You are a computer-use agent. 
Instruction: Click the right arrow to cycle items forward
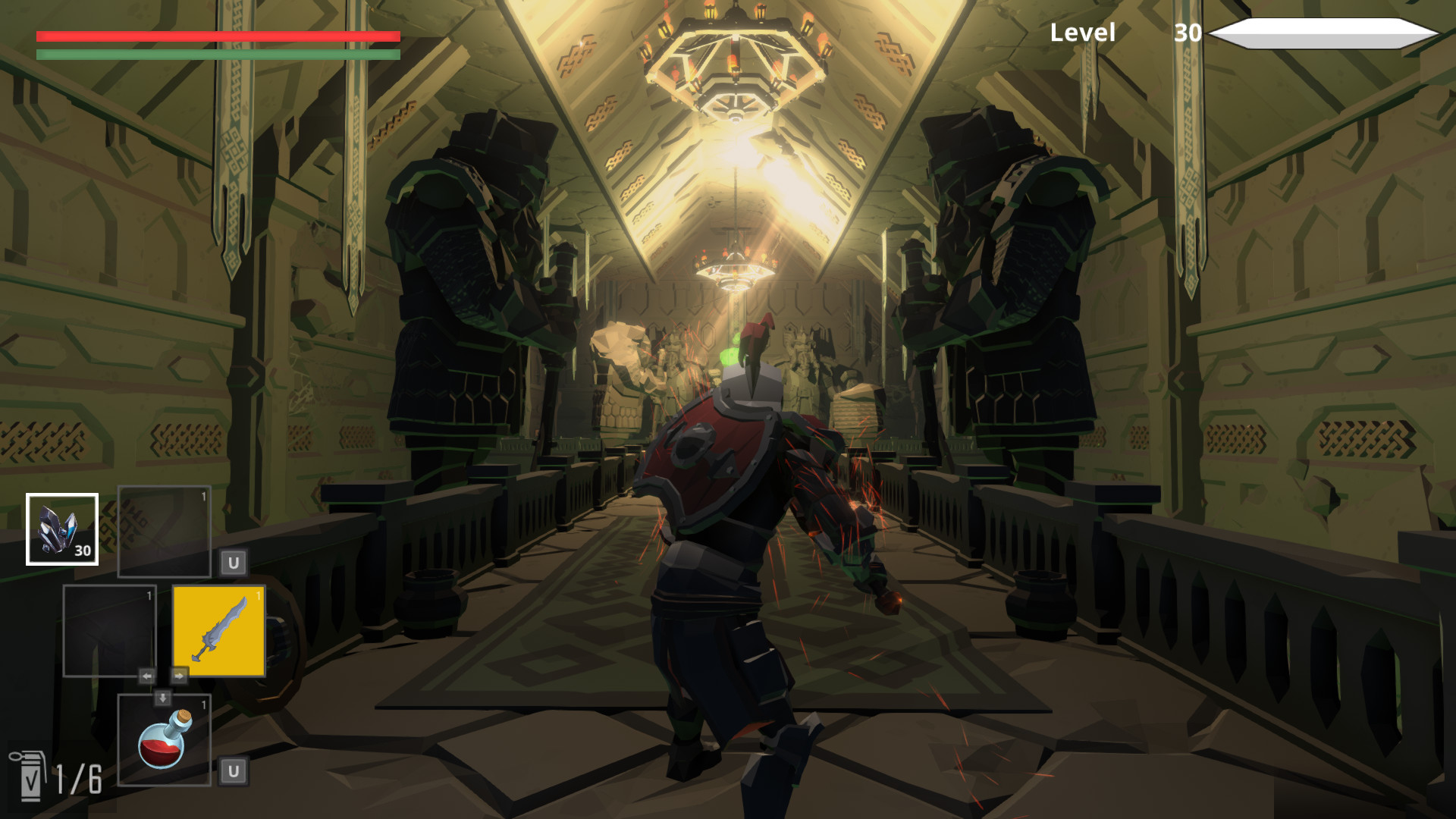click(x=180, y=674)
